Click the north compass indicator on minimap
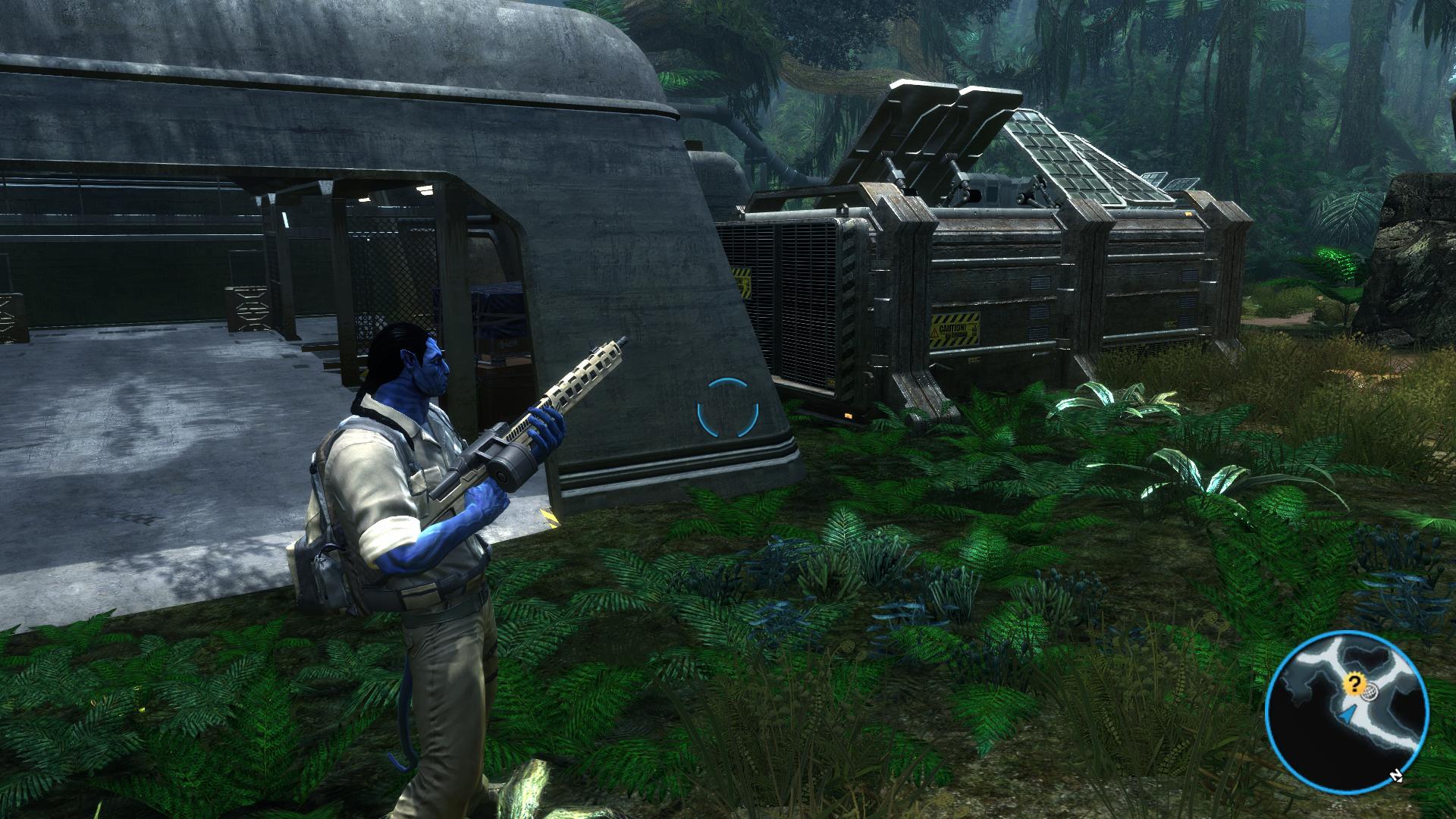Image resolution: width=1456 pixels, height=819 pixels. tap(1395, 777)
